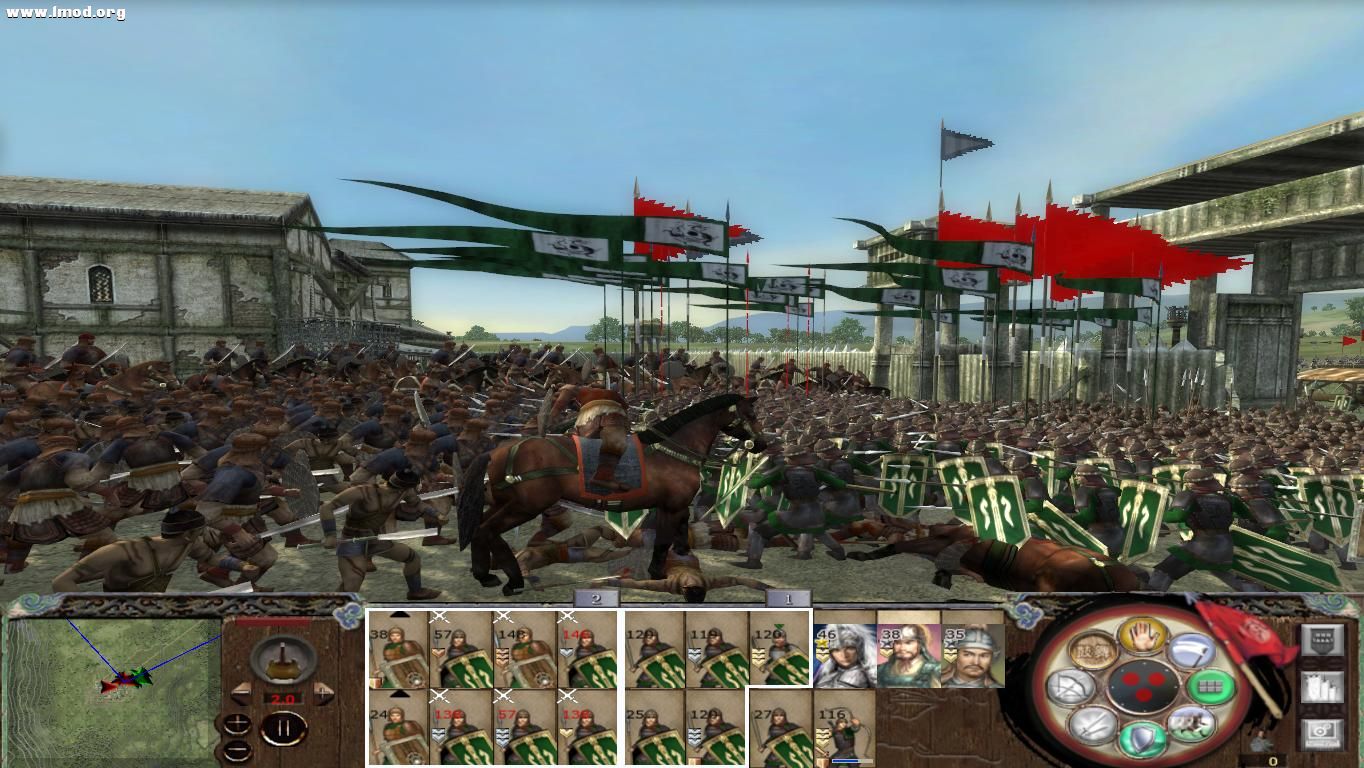Open the unit information card icon
This screenshot has height=768, width=1364.
[x=1323, y=639]
